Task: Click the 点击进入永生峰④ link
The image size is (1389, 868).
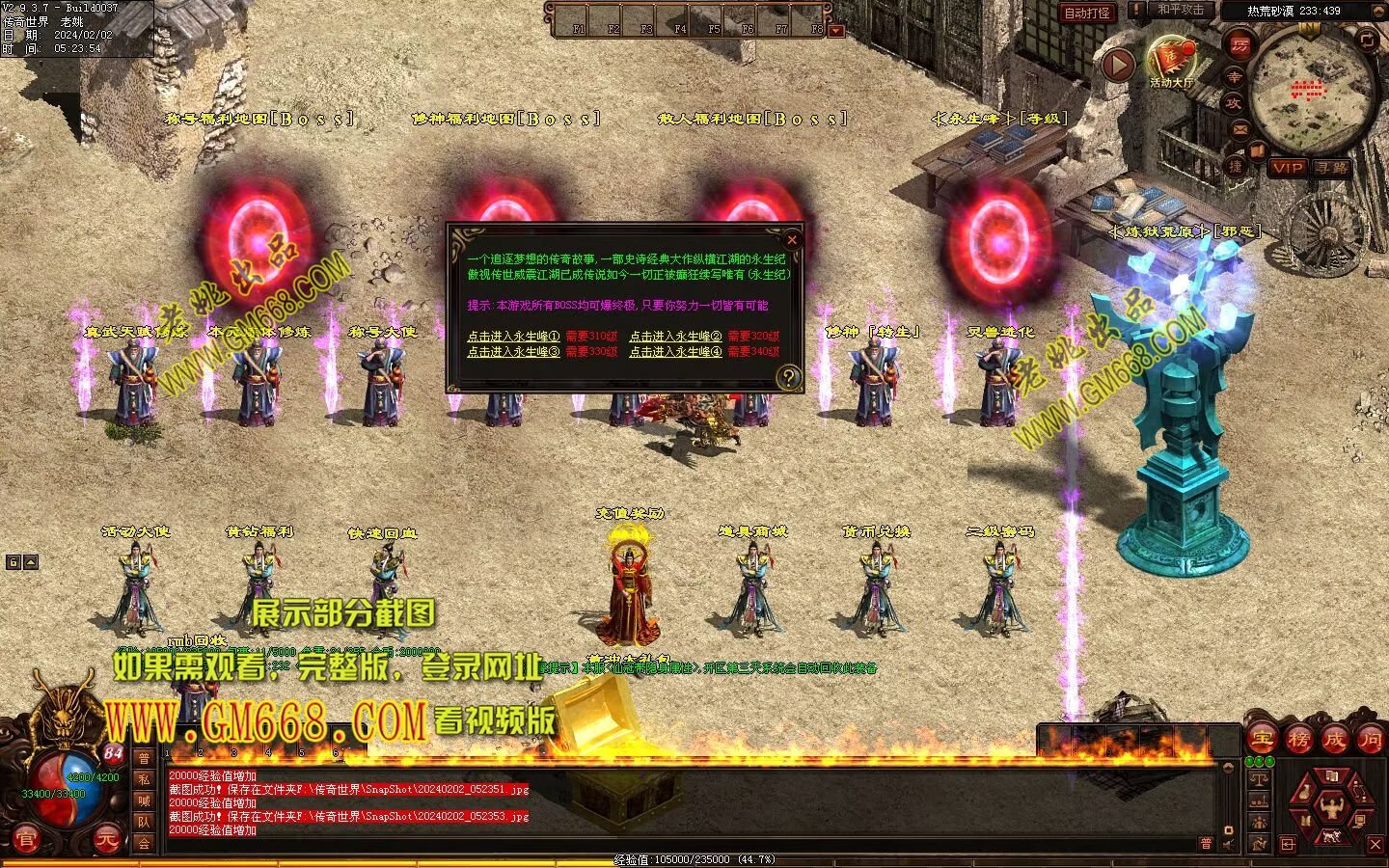Action: pos(675,352)
